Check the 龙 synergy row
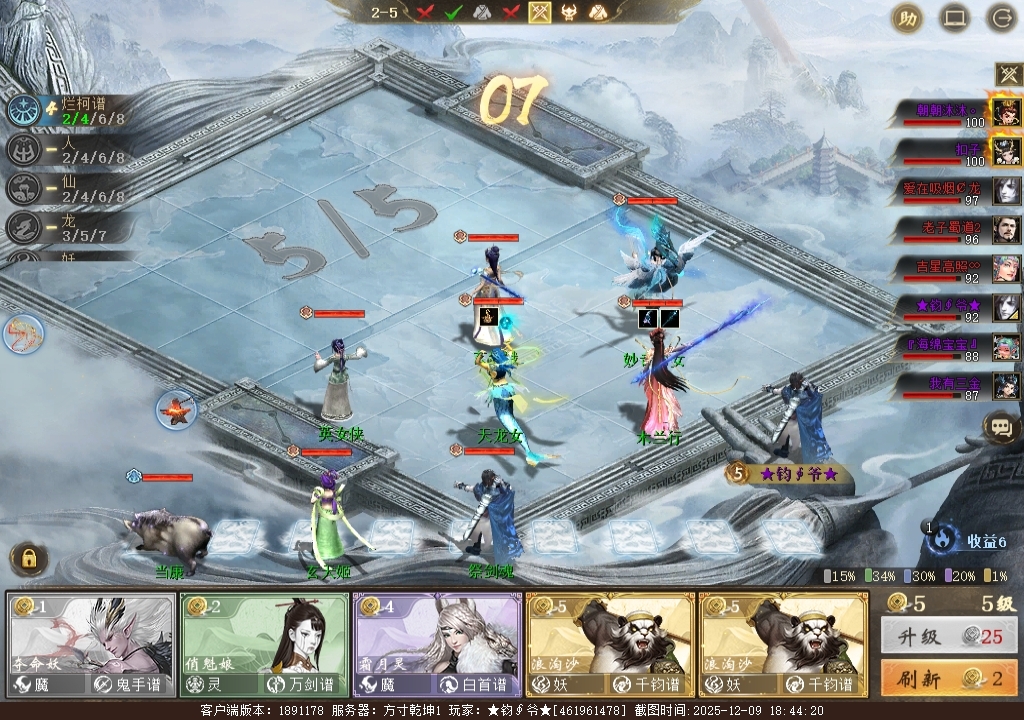The height and width of the screenshot is (720, 1024). click(70, 228)
